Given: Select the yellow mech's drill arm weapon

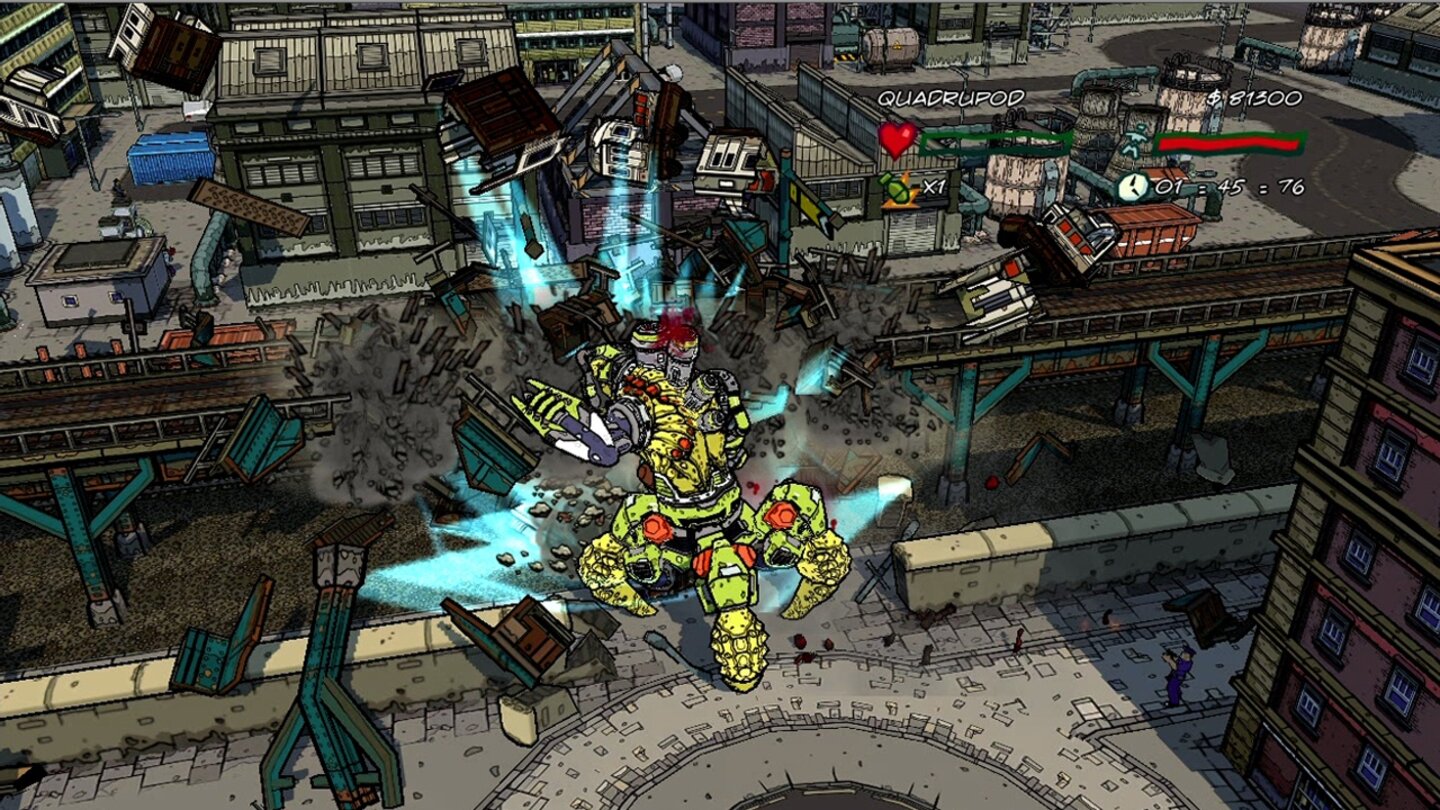Looking at the screenshot, I should coord(590,435).
